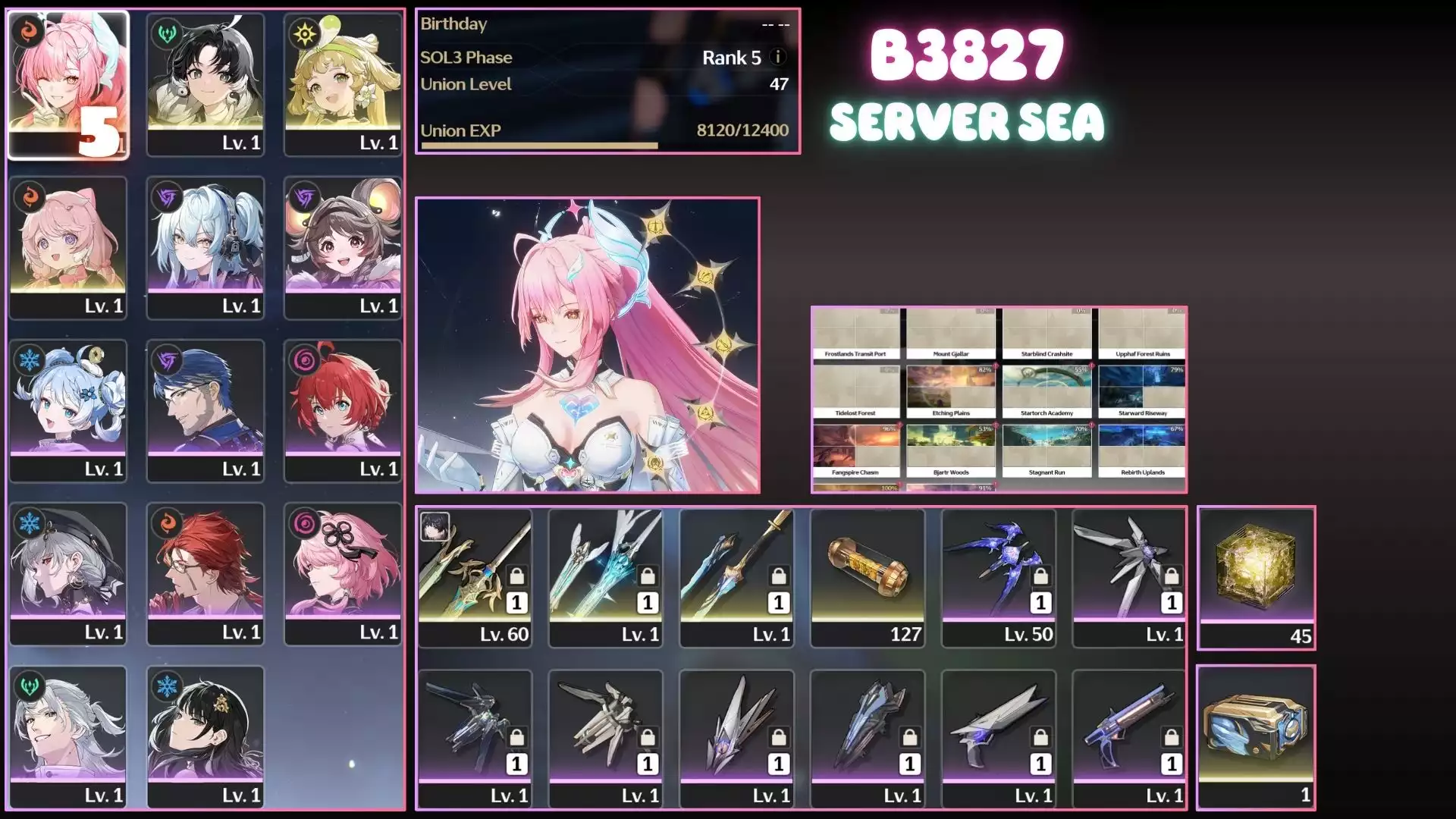View the Mount Gjallar map tile
This screenshot has width=1456, height=819.
[x=951, y=333]
